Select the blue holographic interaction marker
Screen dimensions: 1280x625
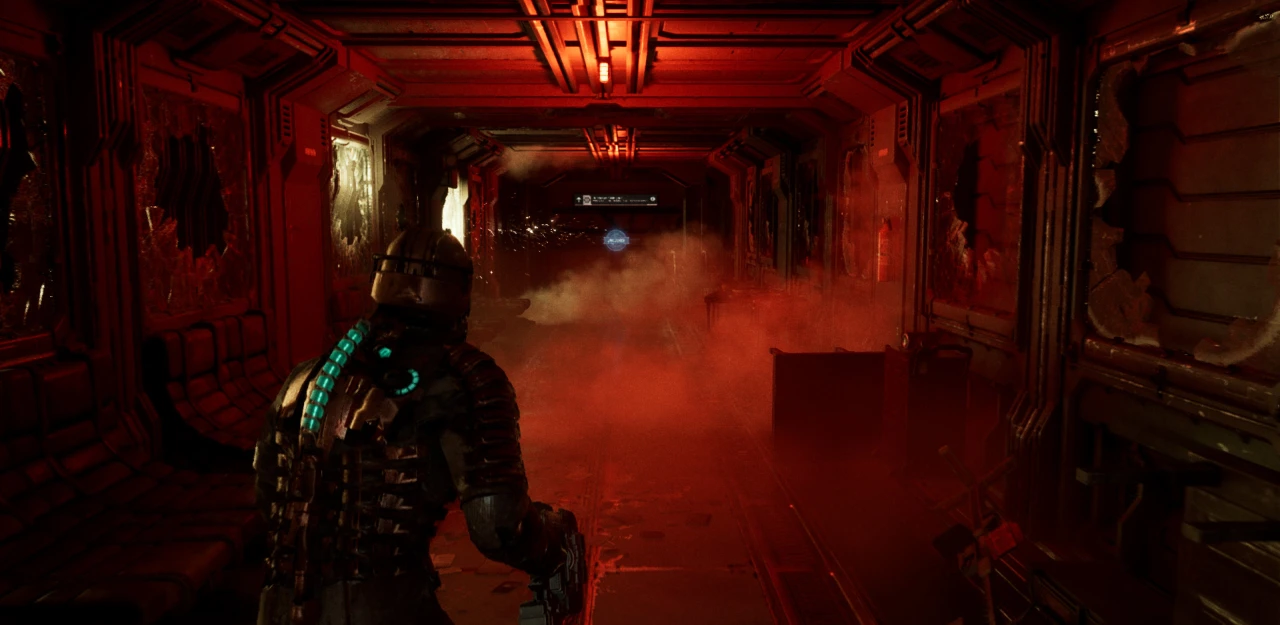(x=616, y=239)
